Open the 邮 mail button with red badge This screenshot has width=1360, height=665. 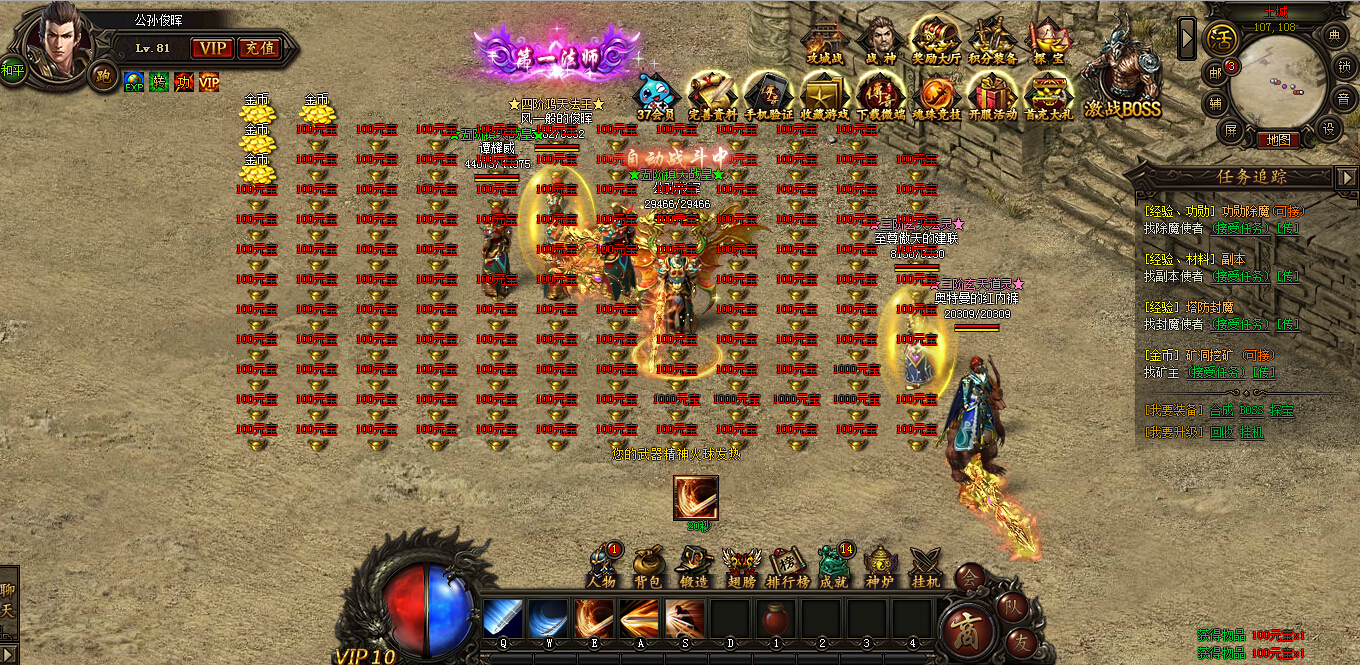pyautogui.click(x=1216, y=71)
